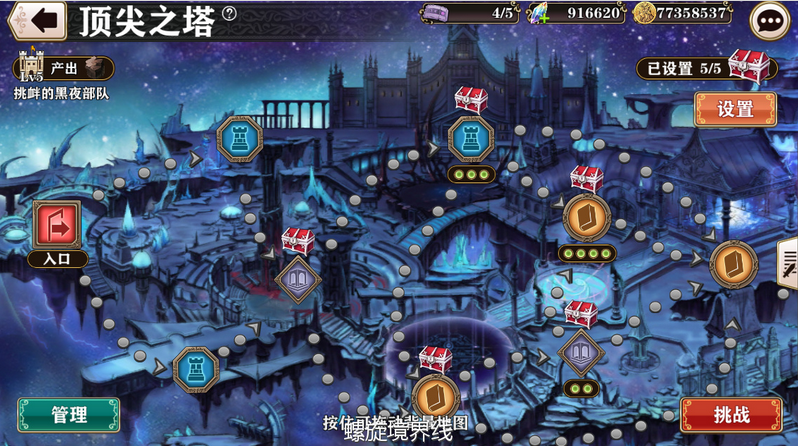
Task: Go back using the arrow button
Action: [x=35, y=18]
